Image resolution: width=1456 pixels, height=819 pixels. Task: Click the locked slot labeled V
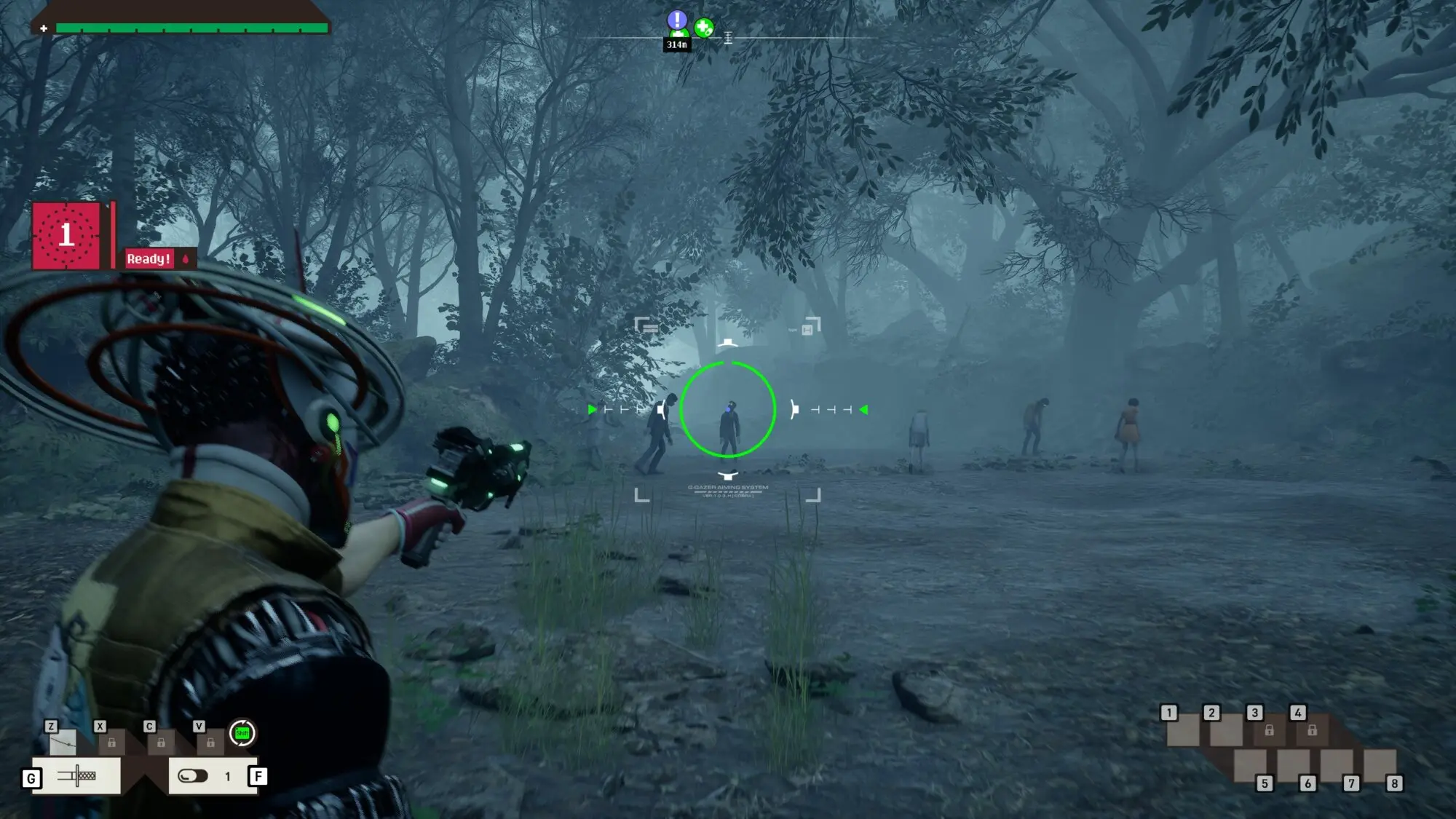click(x=210, y=742)
